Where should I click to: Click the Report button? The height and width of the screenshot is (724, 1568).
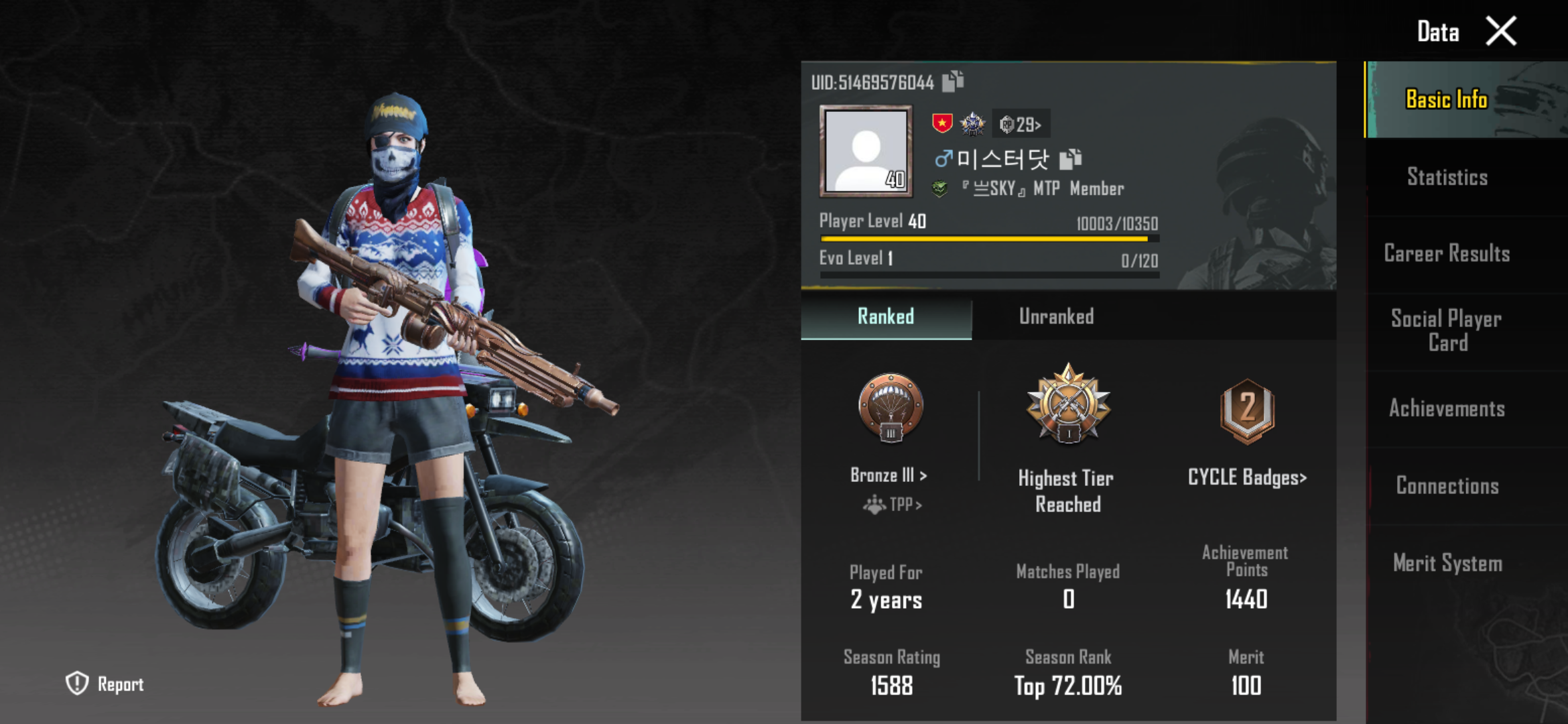[x=104, y=684]
